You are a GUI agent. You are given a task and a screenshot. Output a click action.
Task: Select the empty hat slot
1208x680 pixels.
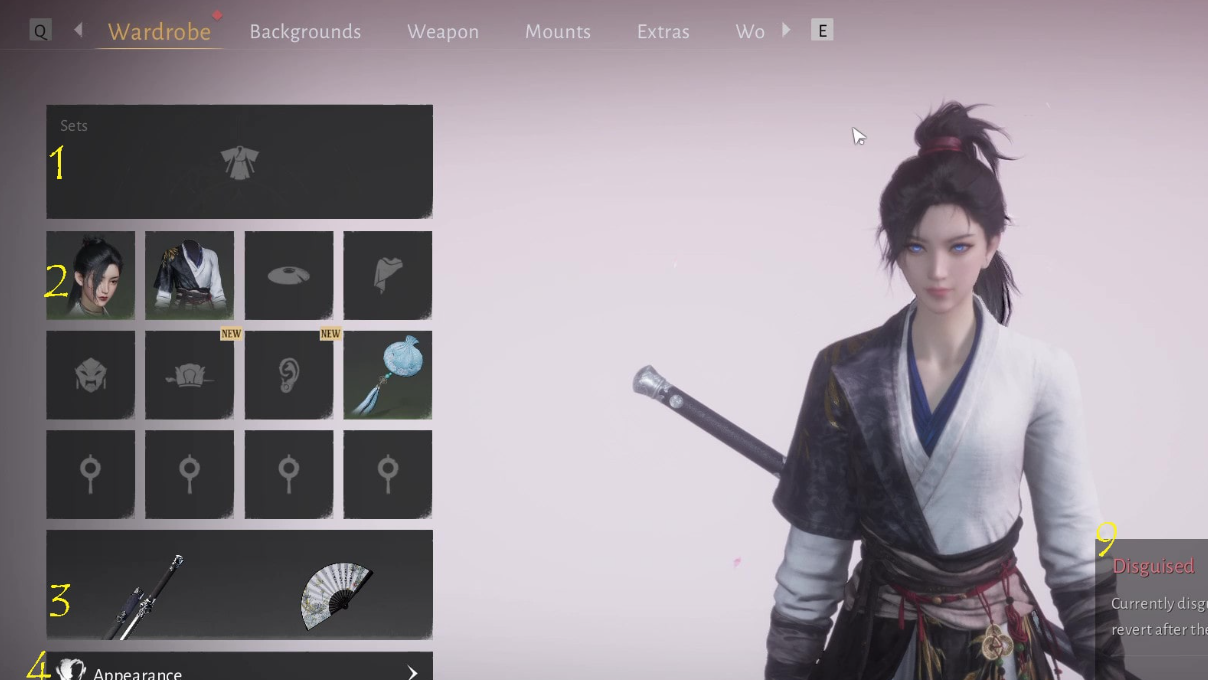point(289,276)
